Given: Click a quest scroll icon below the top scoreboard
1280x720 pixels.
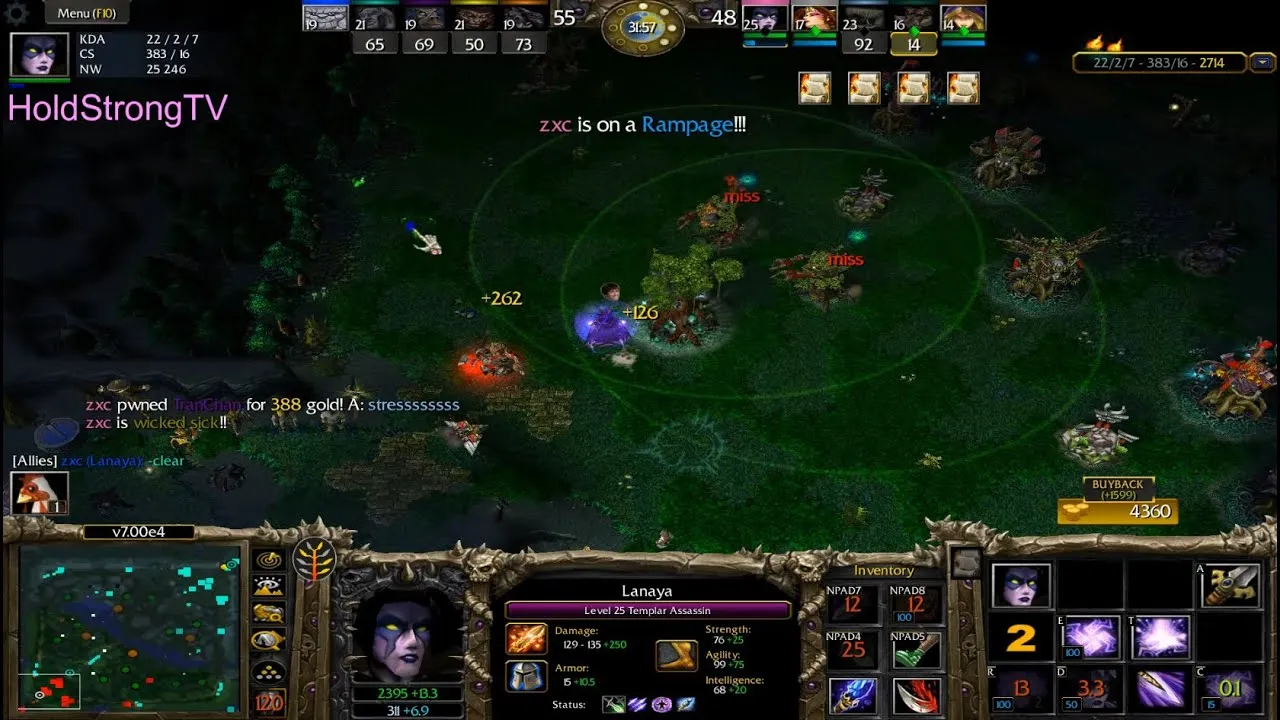Looking at the screenshot, I should (x=815, y=88).
